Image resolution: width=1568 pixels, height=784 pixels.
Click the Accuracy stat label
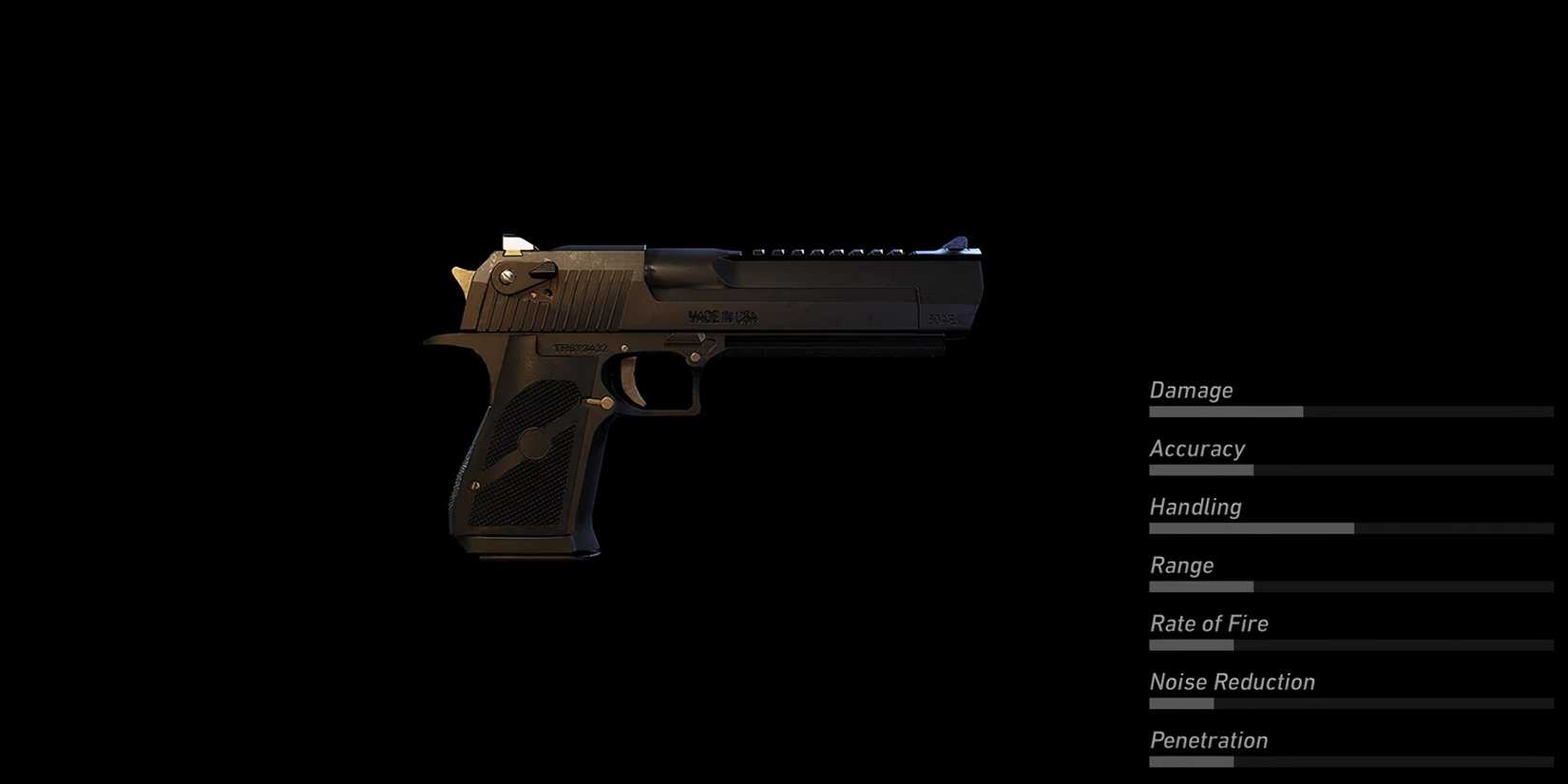[x=1197, y=449]
